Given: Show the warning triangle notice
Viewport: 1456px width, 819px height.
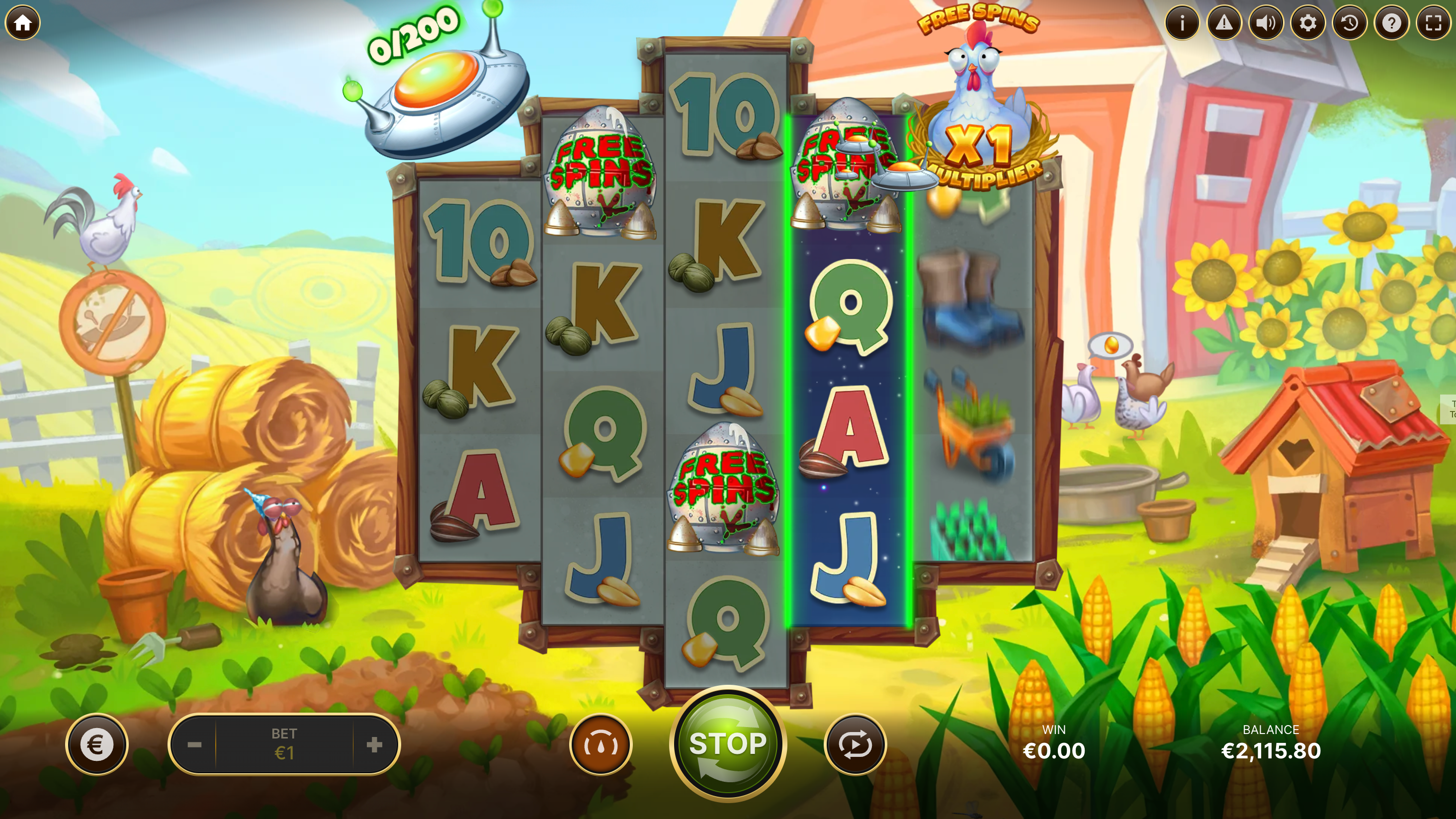Looking at the screenshot, I should (x=1224, y=22).
